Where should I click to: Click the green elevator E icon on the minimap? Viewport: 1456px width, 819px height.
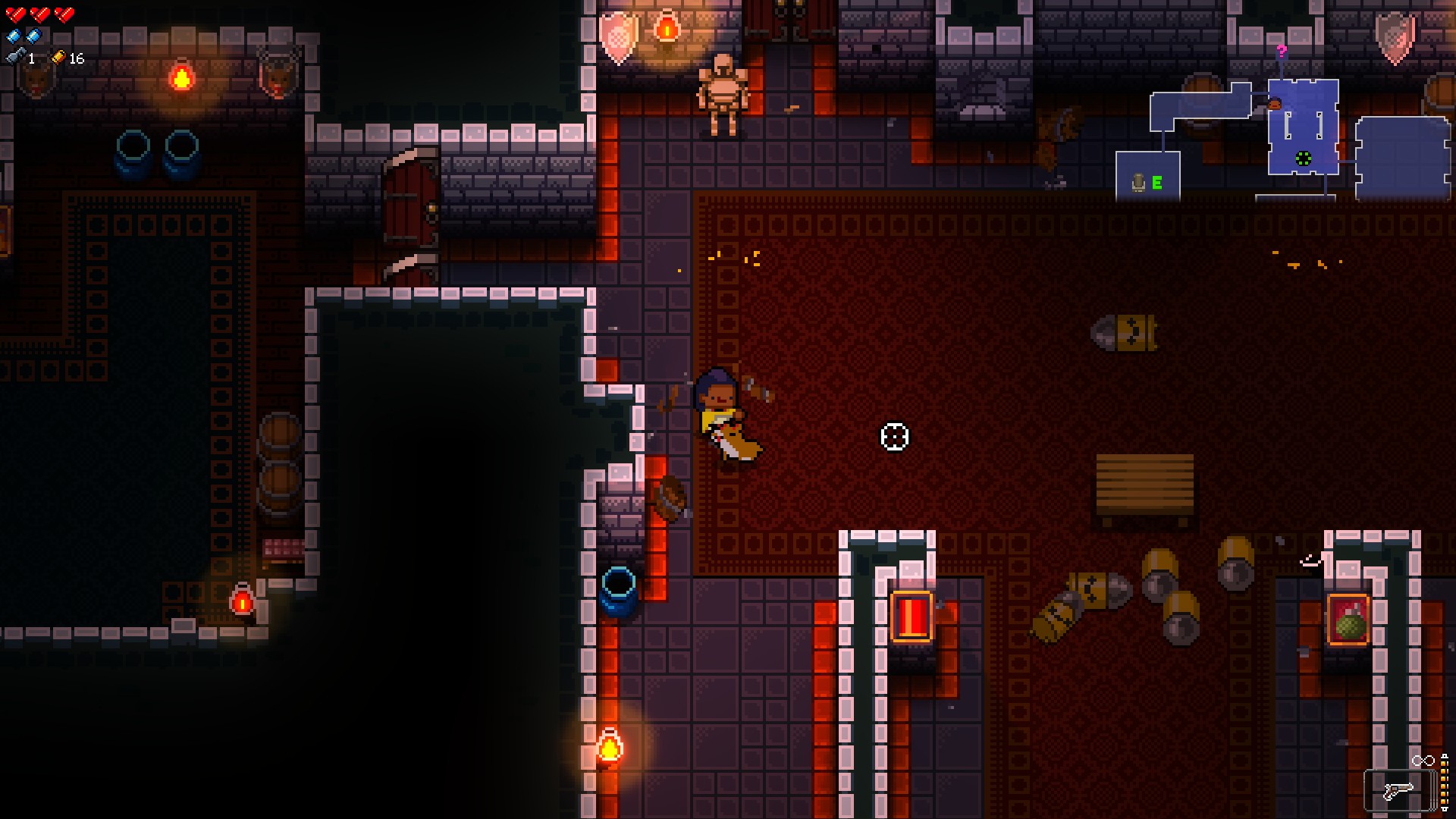[1157, 182]
